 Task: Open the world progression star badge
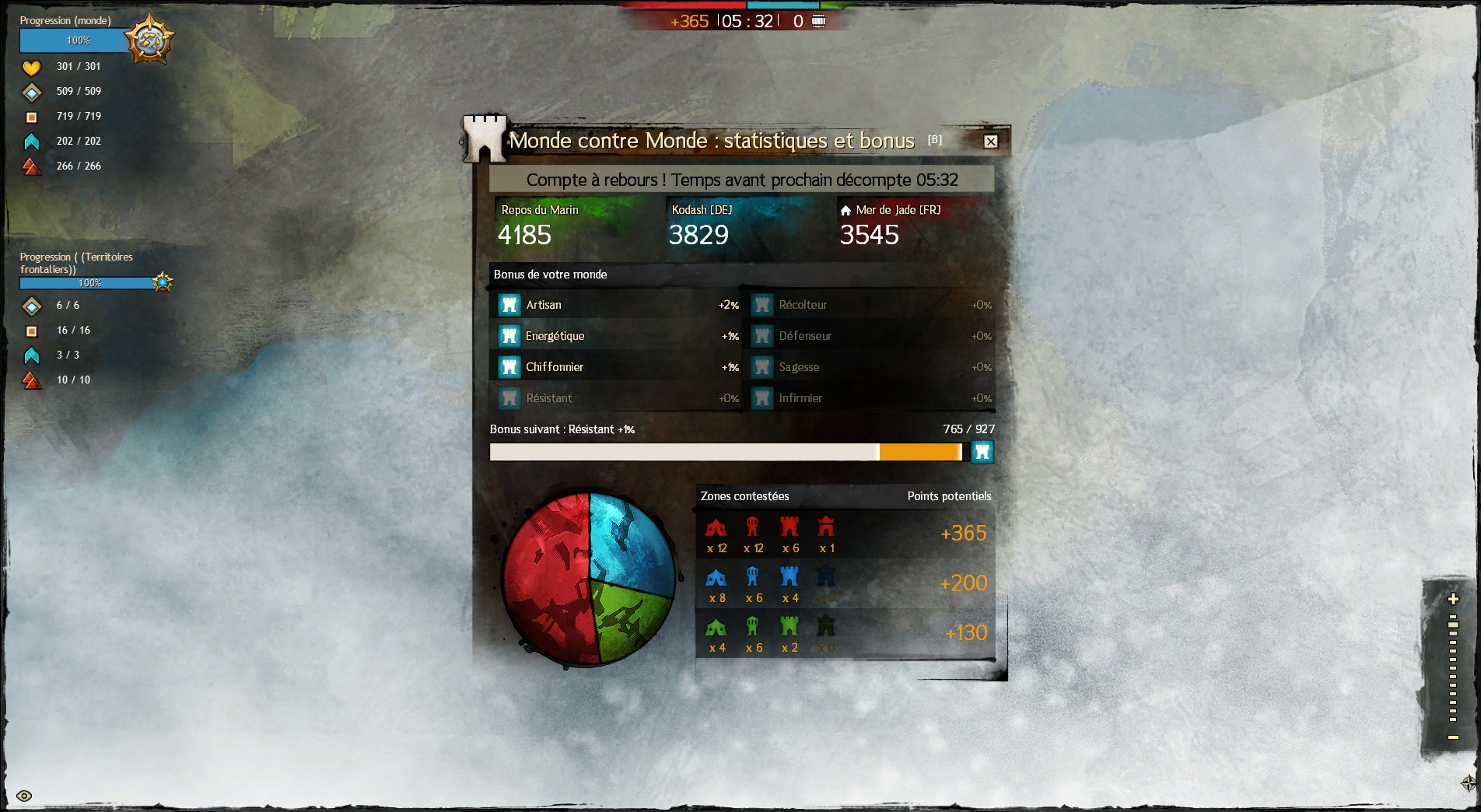pos(149,40)
